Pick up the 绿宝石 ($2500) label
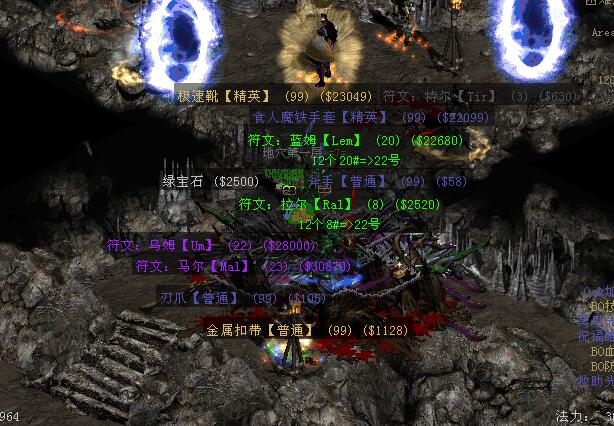This screenshot has height=426, width=614. point(211,181)
